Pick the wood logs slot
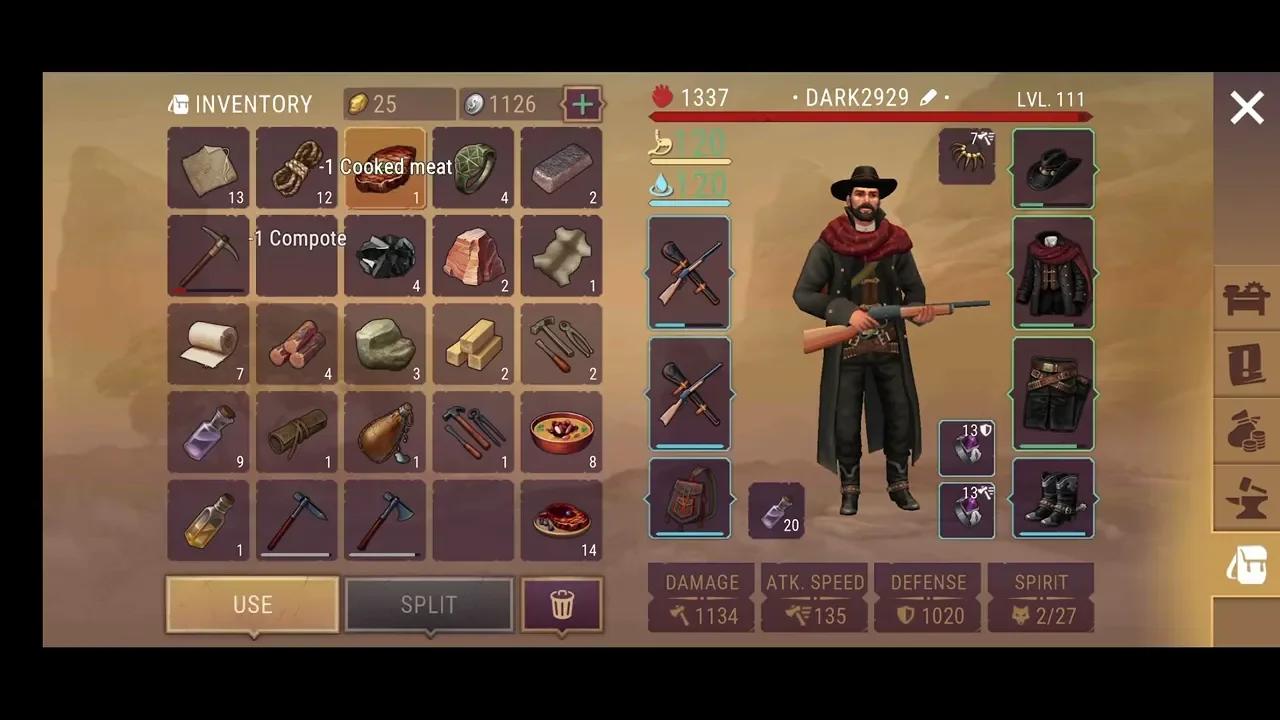 point(297,344)
